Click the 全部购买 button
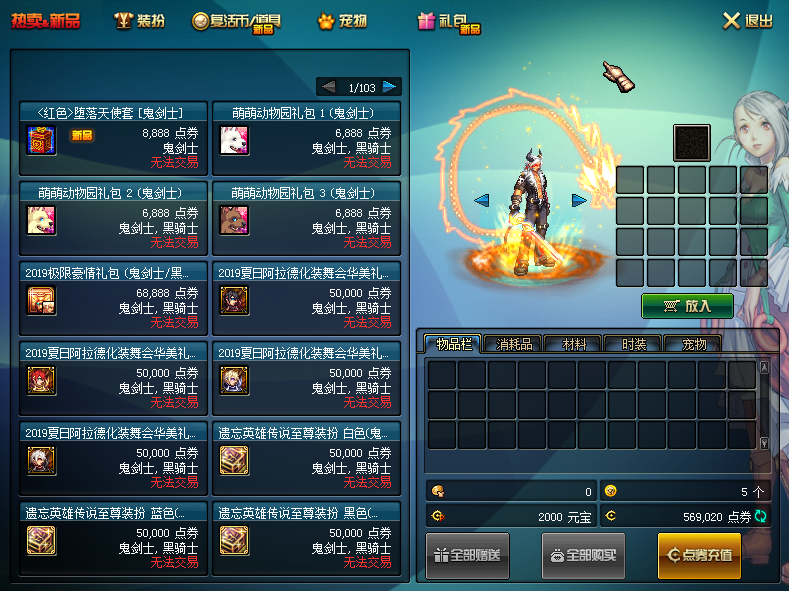The width and height of the screenshot is (789, 591). coord(583,556)
